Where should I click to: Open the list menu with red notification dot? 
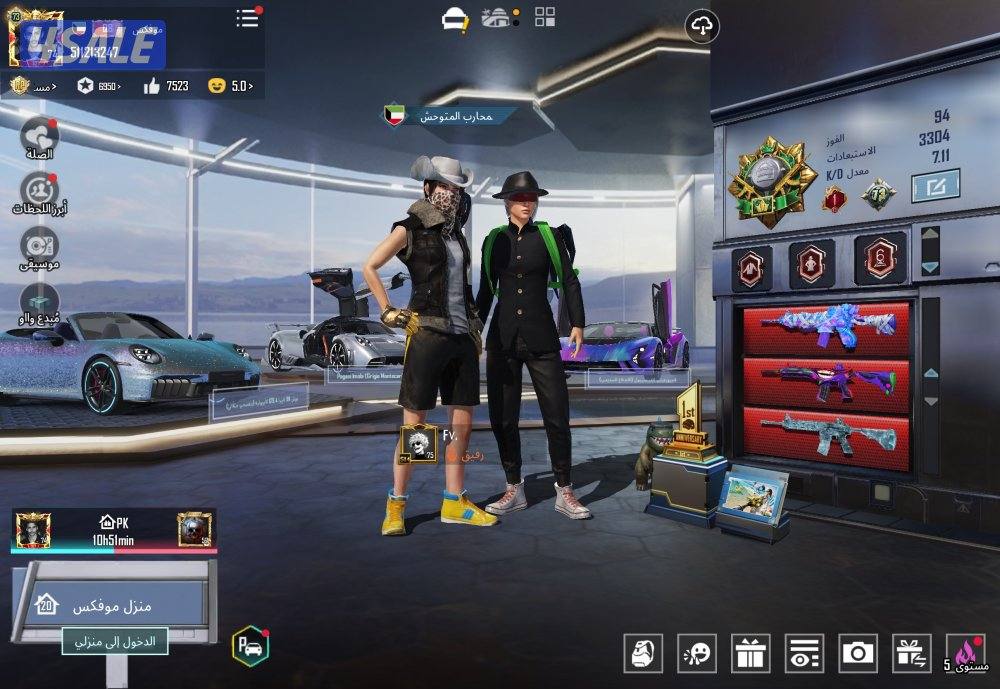[x=247, y=18]
